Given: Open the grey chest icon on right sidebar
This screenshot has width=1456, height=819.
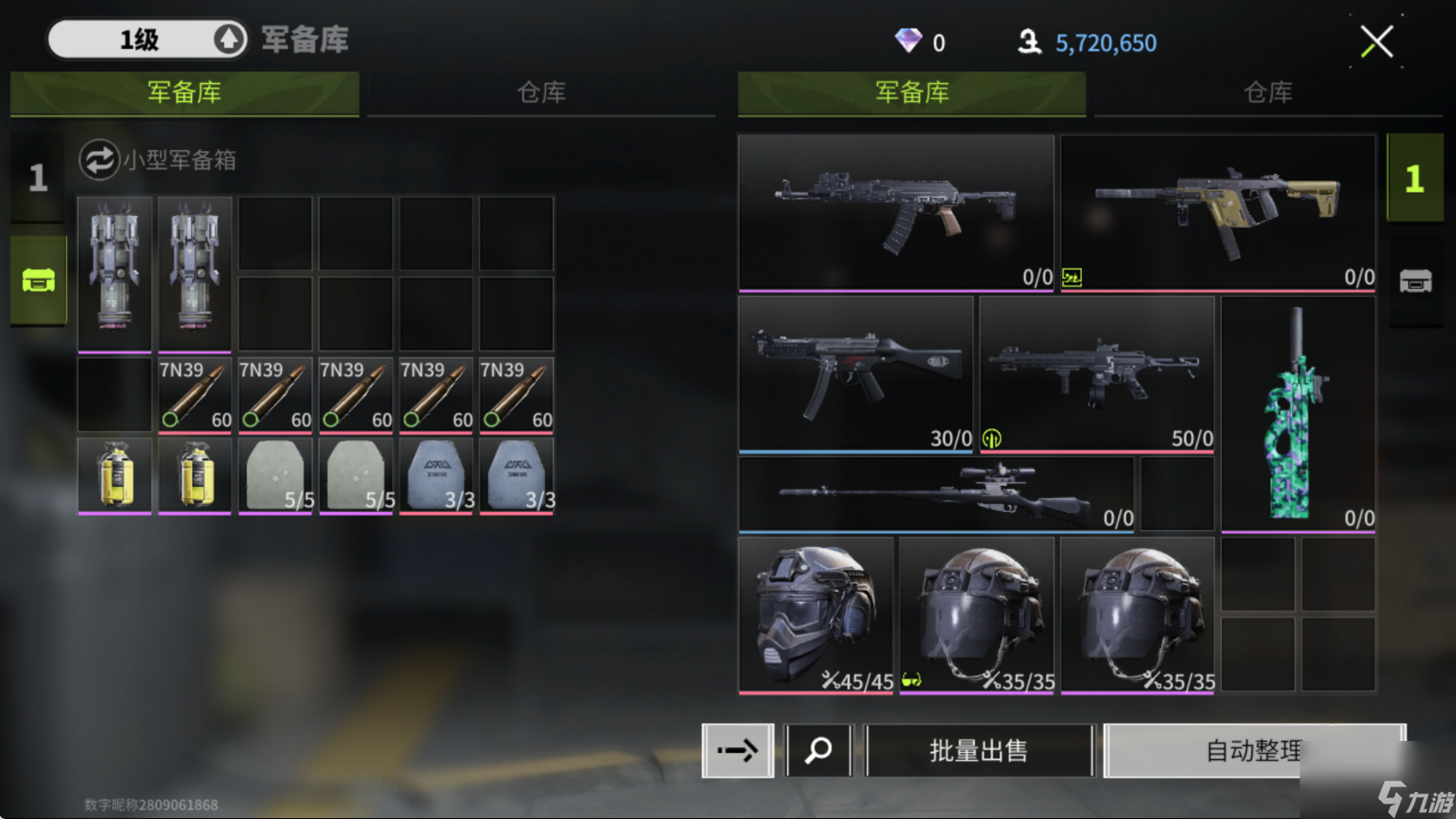Looking at the screenshot, I should coord(1415,281).
